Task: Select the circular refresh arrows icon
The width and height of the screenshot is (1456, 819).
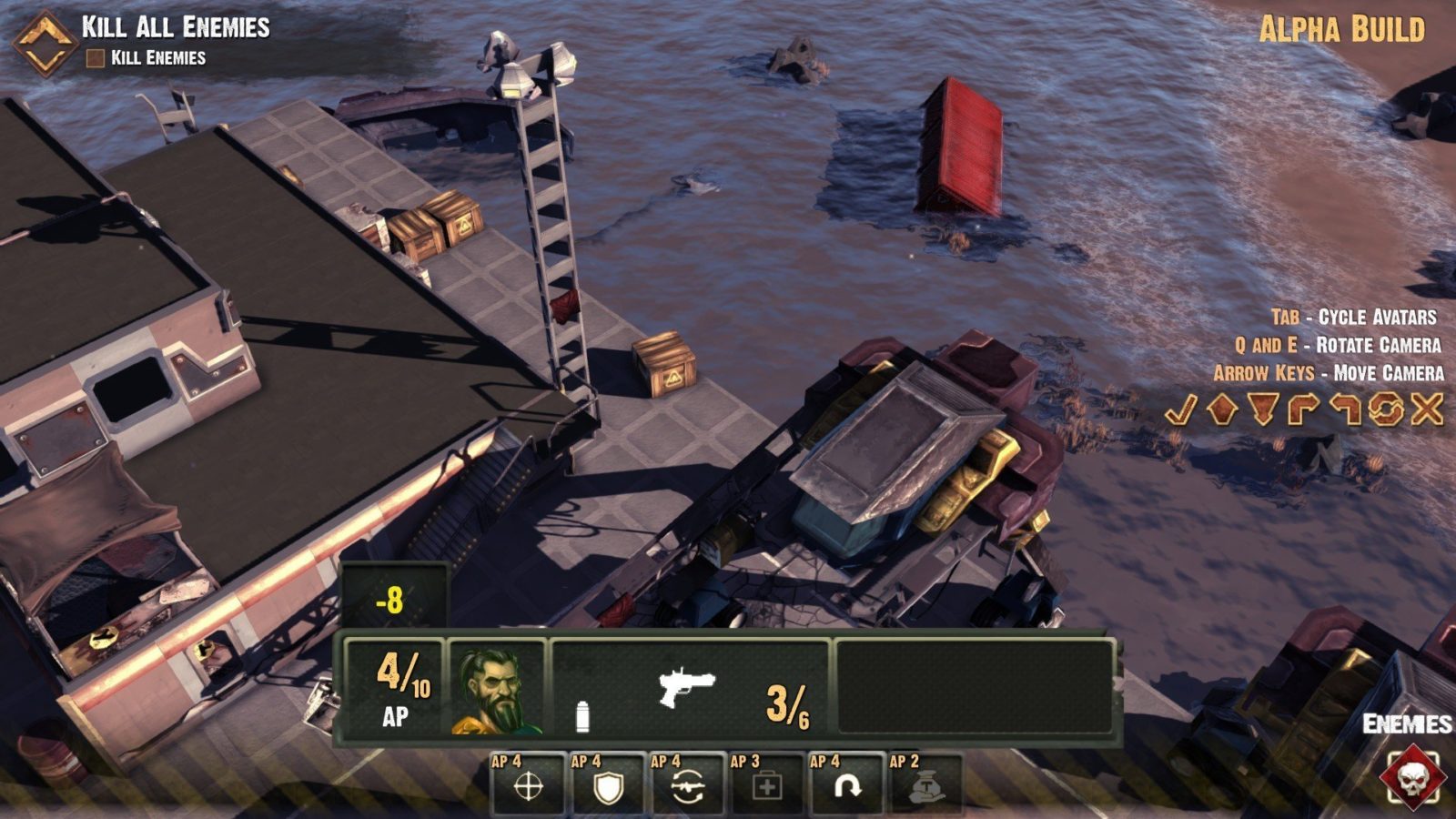Action: click(x=1386, y=409)
